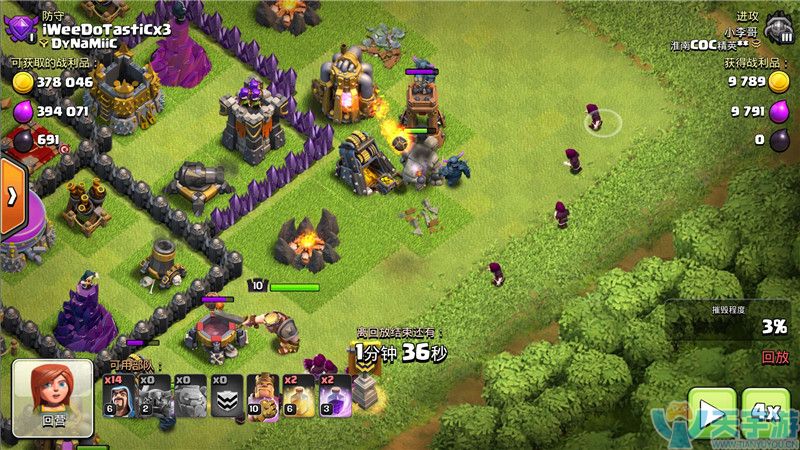Select the greyed-out Golem troop slot
Screen dimensions: 800x450
pos(190,394)
